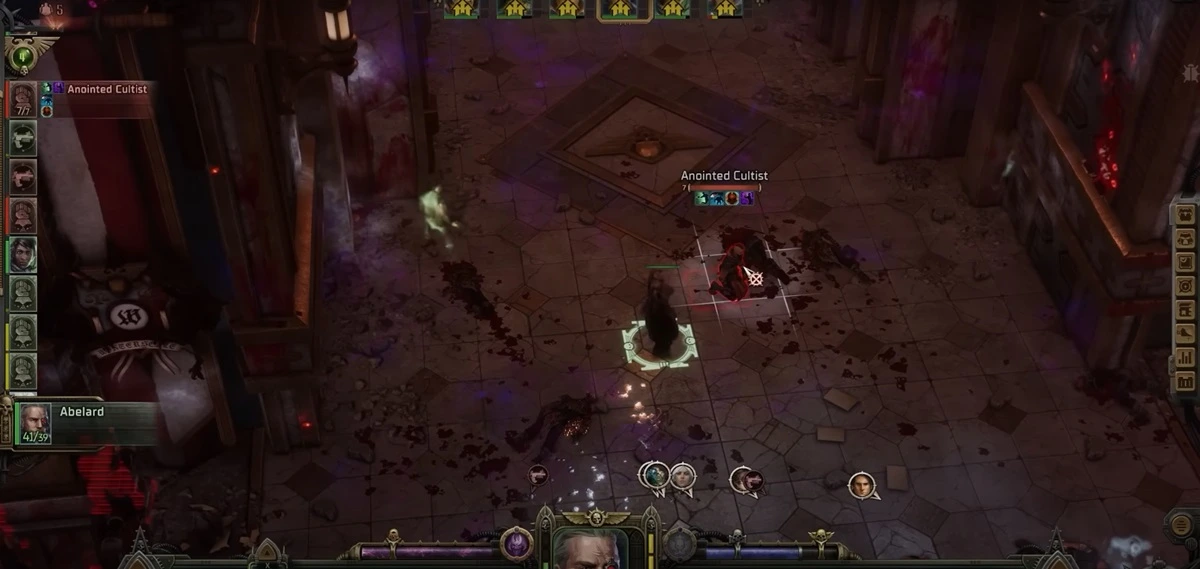Click the purple round button left of the portrait
1200x569 pixels.
click(517, 544)
